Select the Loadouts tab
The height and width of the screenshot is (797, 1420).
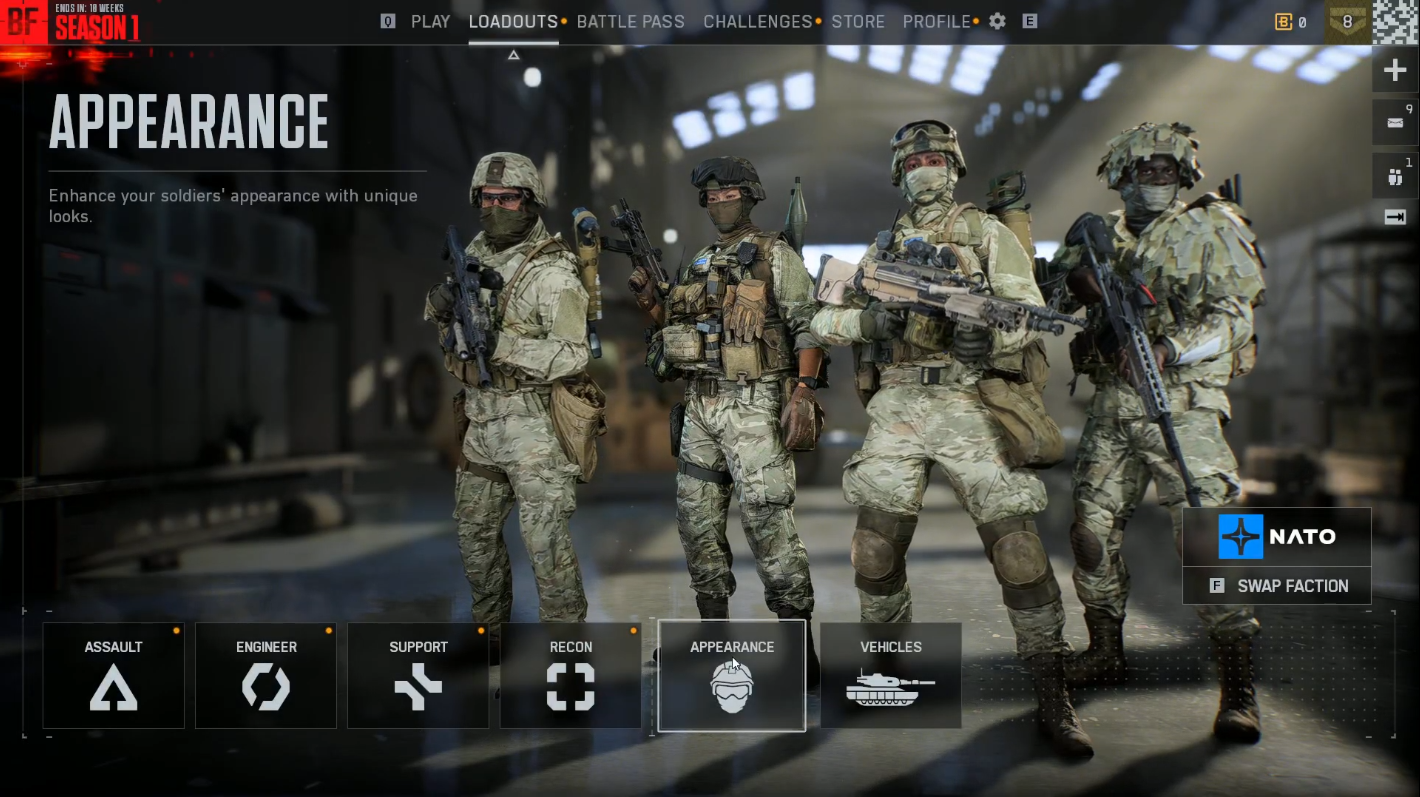(x=513, y=21)
